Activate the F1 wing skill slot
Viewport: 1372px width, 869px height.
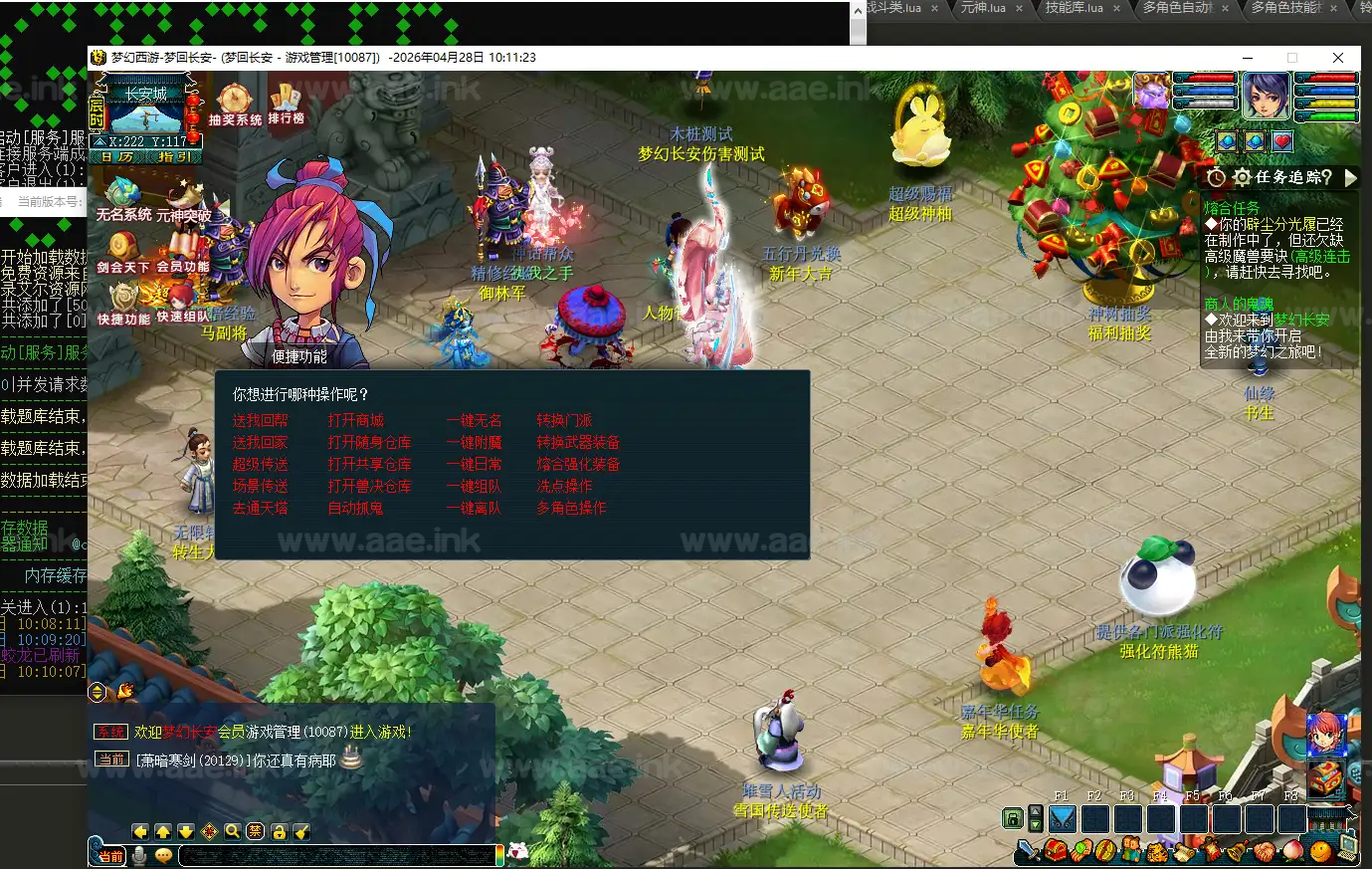(1063, 819)
